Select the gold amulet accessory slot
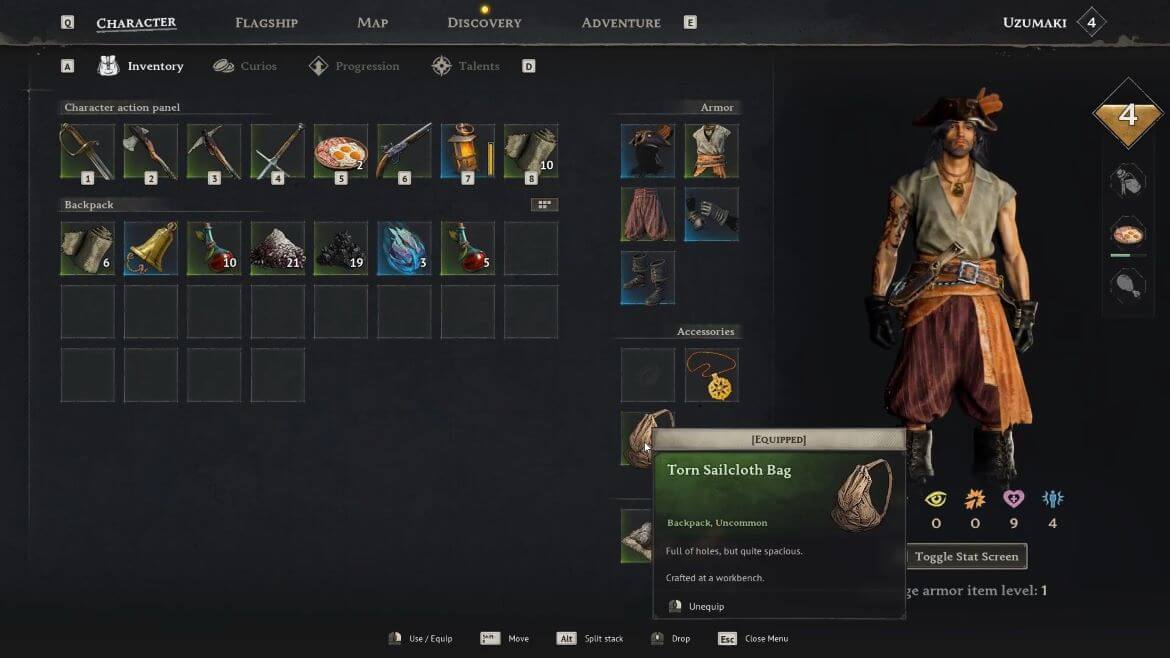 coord(711,375)
